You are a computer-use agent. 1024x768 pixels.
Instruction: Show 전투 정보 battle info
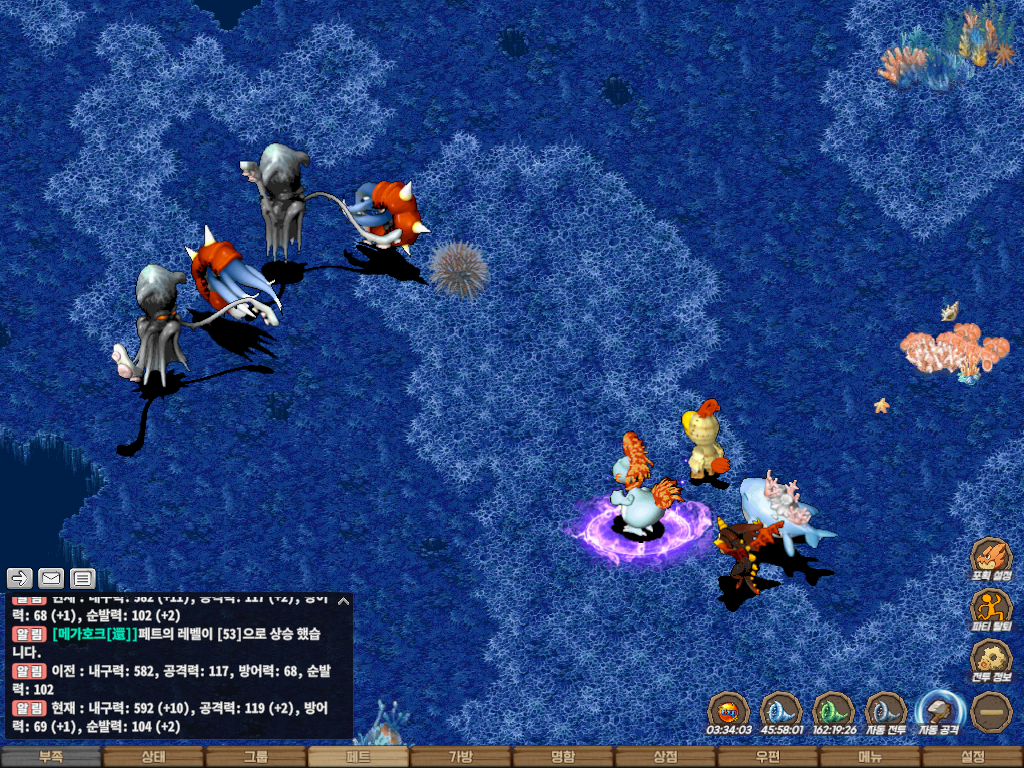point(991,660)
